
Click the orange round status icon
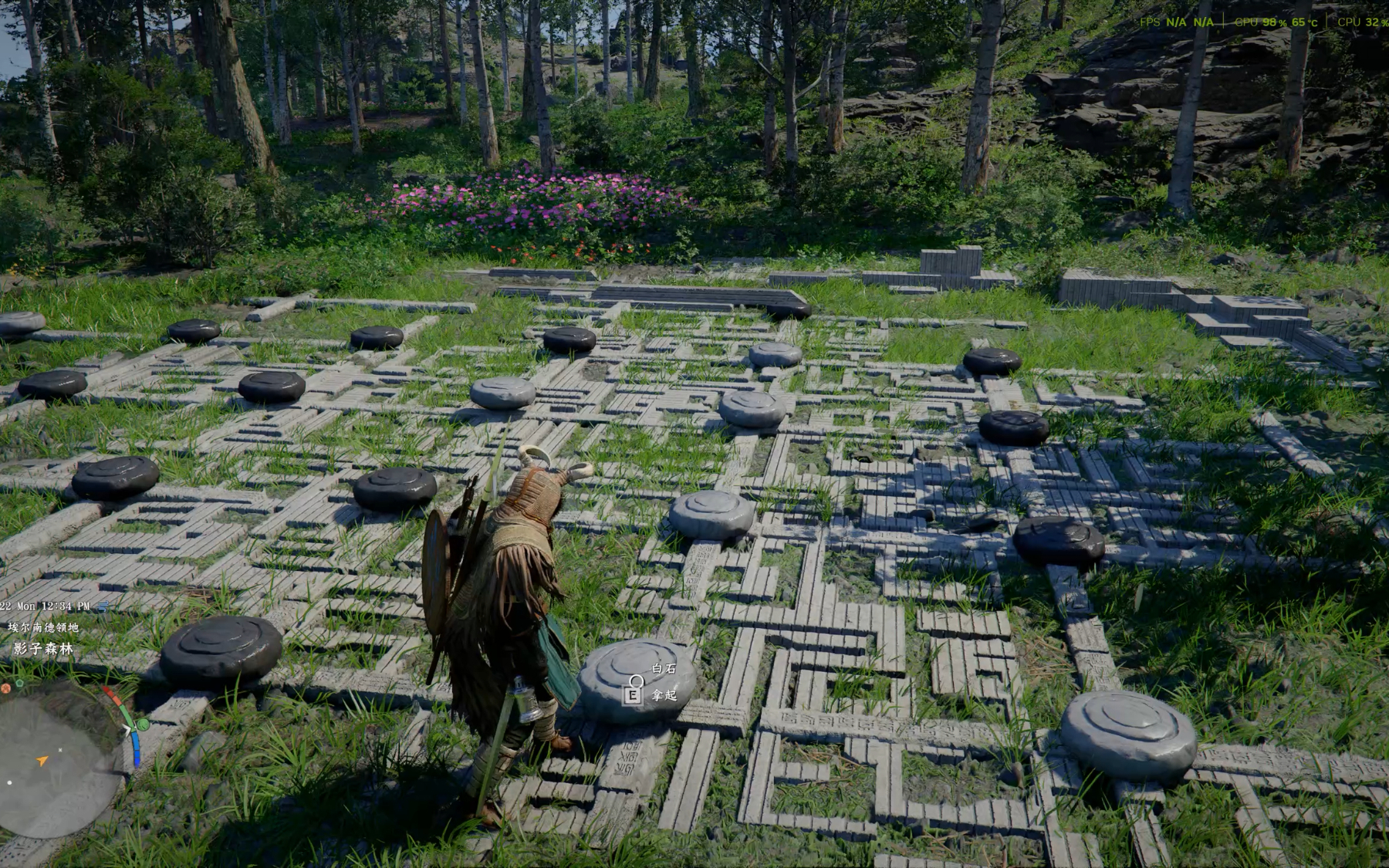5,687
